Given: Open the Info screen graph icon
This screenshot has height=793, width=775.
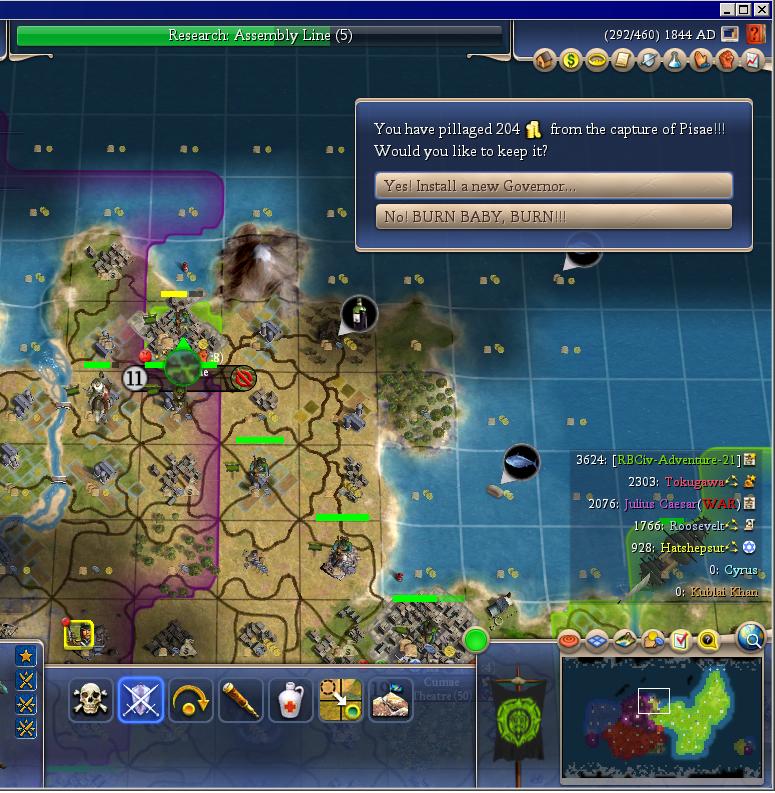Looking at the screenshot, I should (752, 61).
